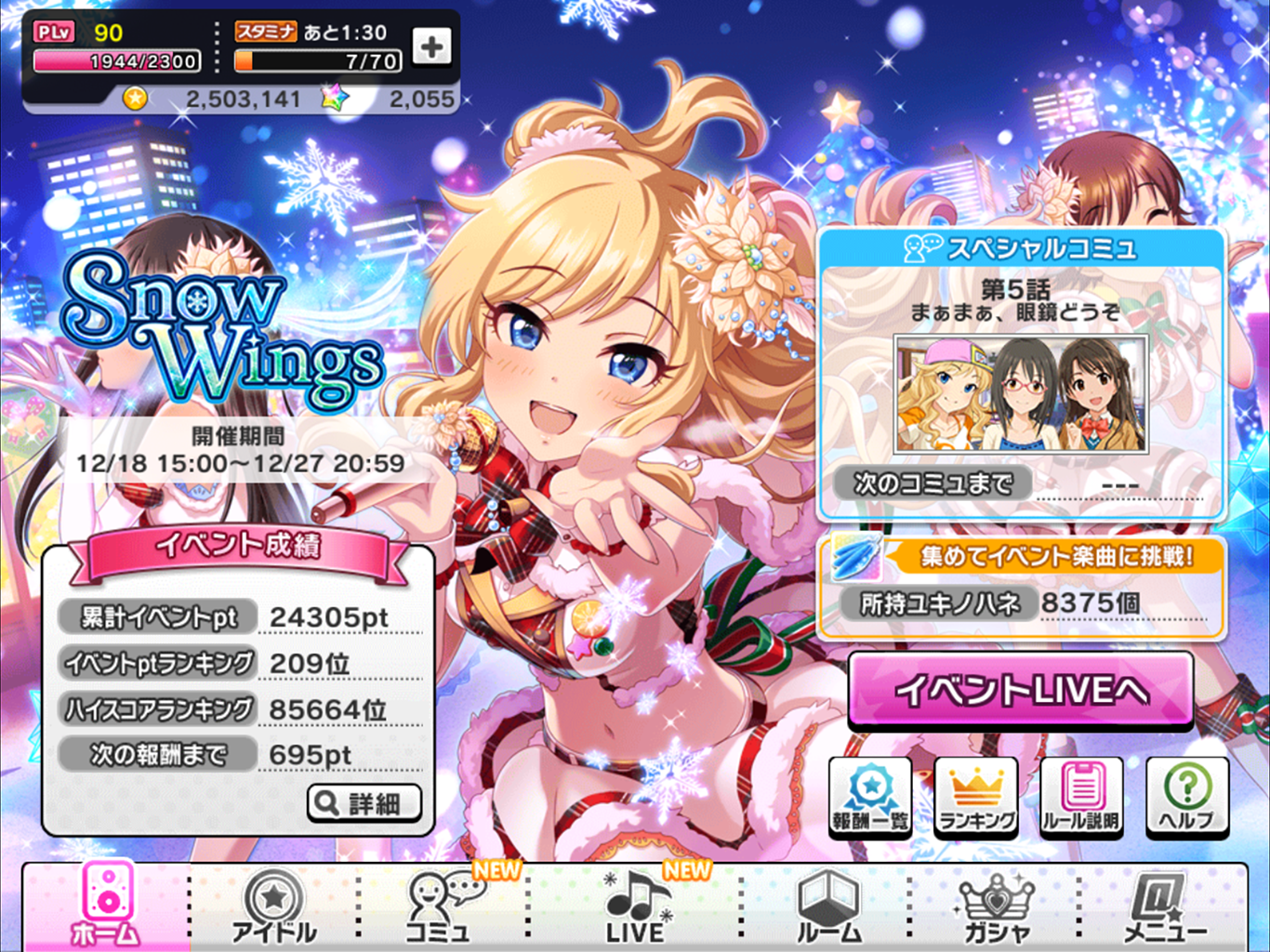Show event results 詳細 details
Screen dimensions: 1270x952
click(364, 802)
